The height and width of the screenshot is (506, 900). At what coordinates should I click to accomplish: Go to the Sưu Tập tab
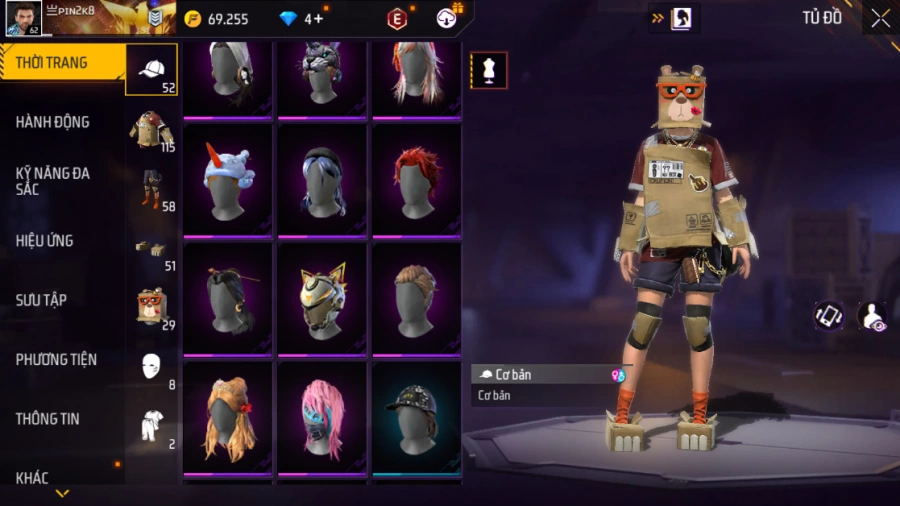pos(42,300)
